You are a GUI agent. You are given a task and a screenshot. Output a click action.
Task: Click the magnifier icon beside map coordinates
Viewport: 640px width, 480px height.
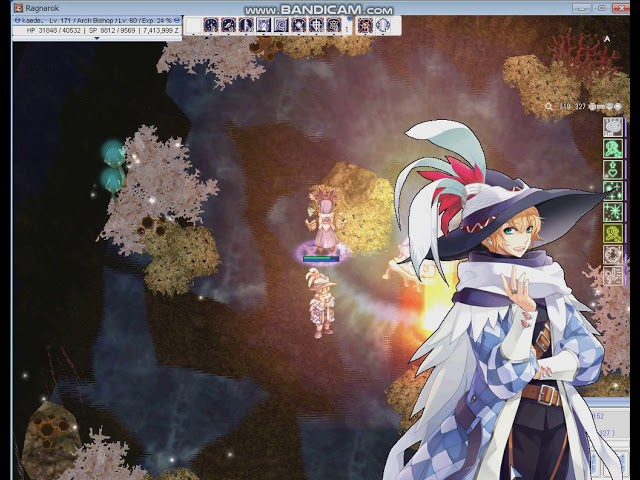[x=549, y=106]
